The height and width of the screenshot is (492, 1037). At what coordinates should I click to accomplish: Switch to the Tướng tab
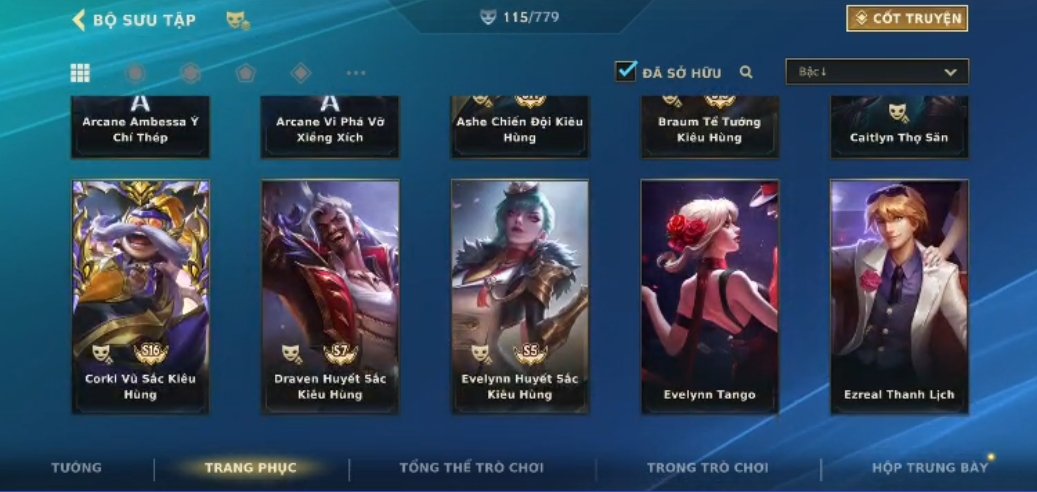77,468
